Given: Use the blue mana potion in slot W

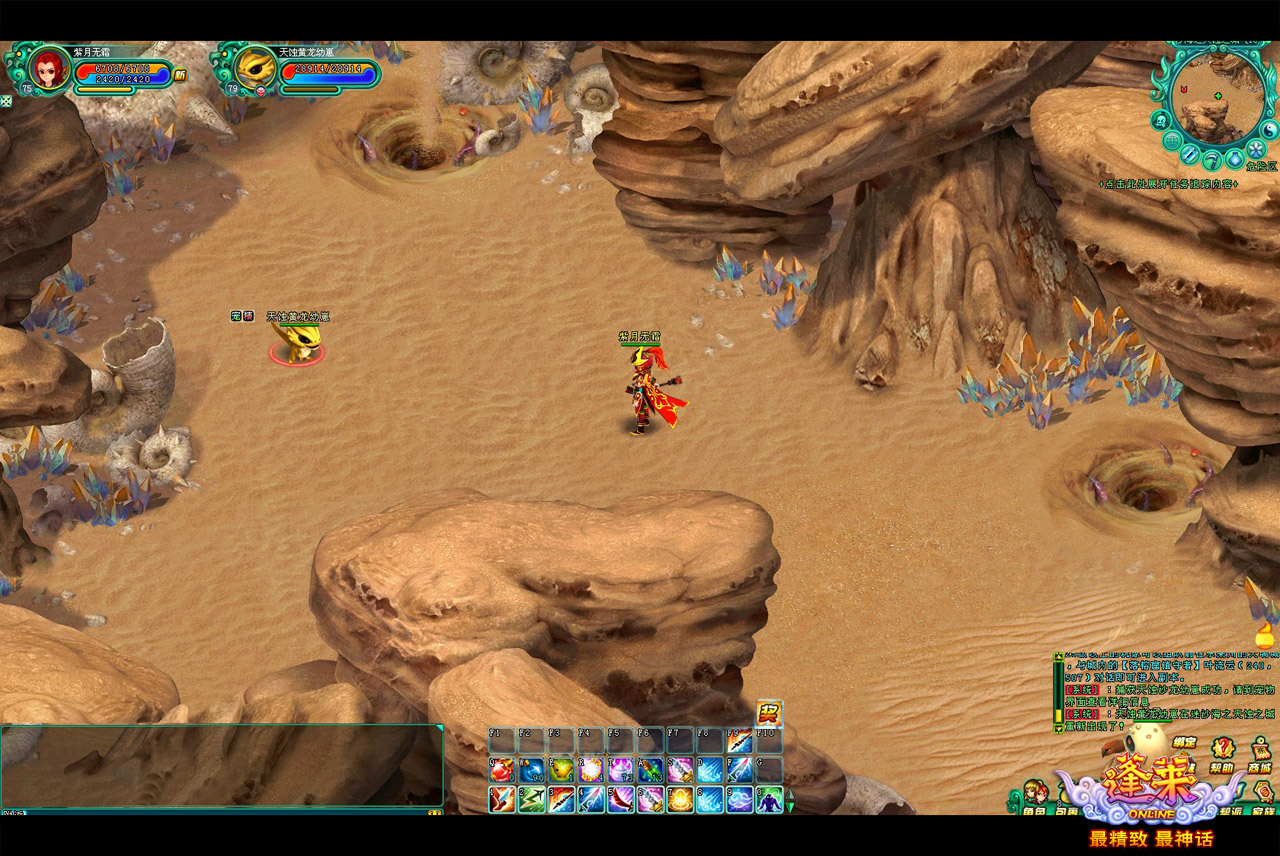Looking at the screenshot, I should (531, 770).
